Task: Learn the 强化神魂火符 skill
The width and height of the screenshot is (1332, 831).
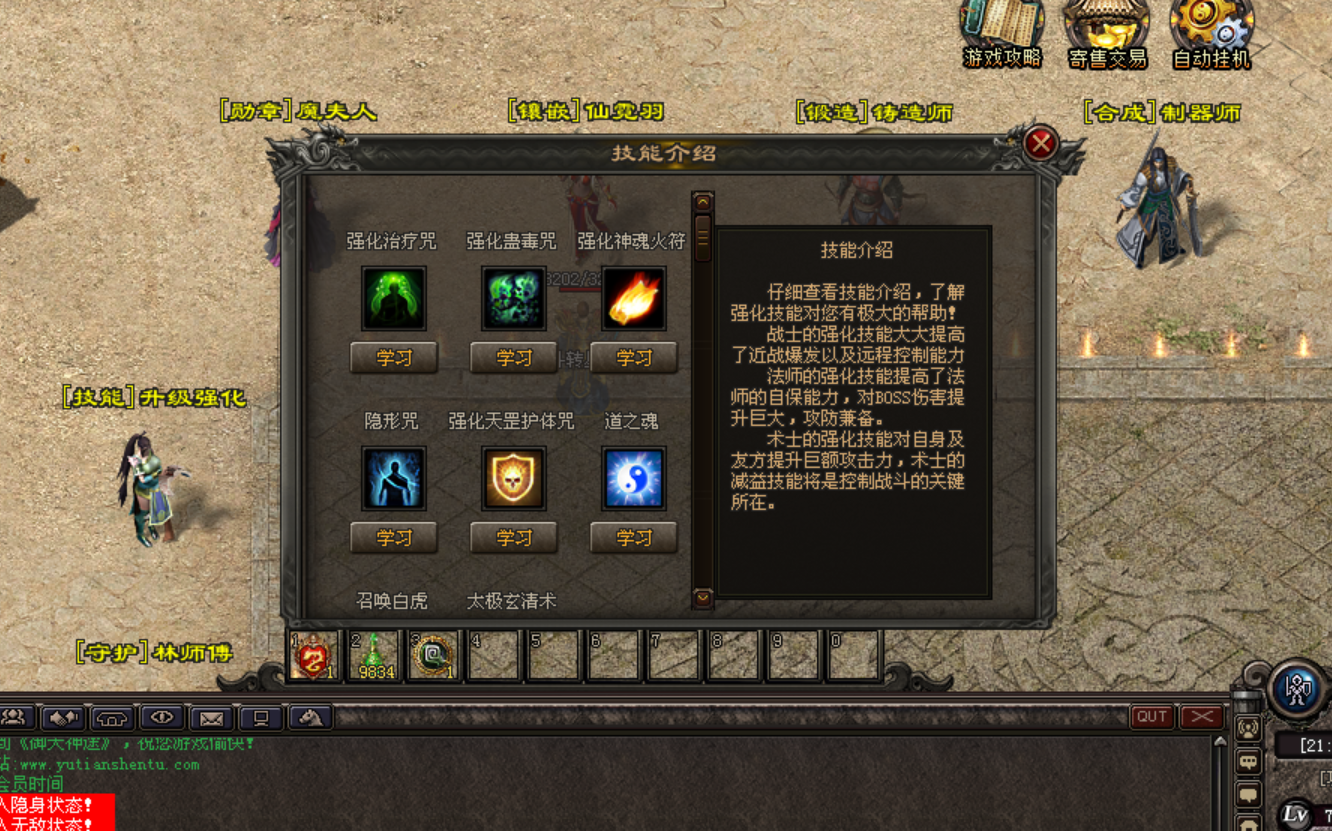Action: pyautogui.click(x=633, y=358)
